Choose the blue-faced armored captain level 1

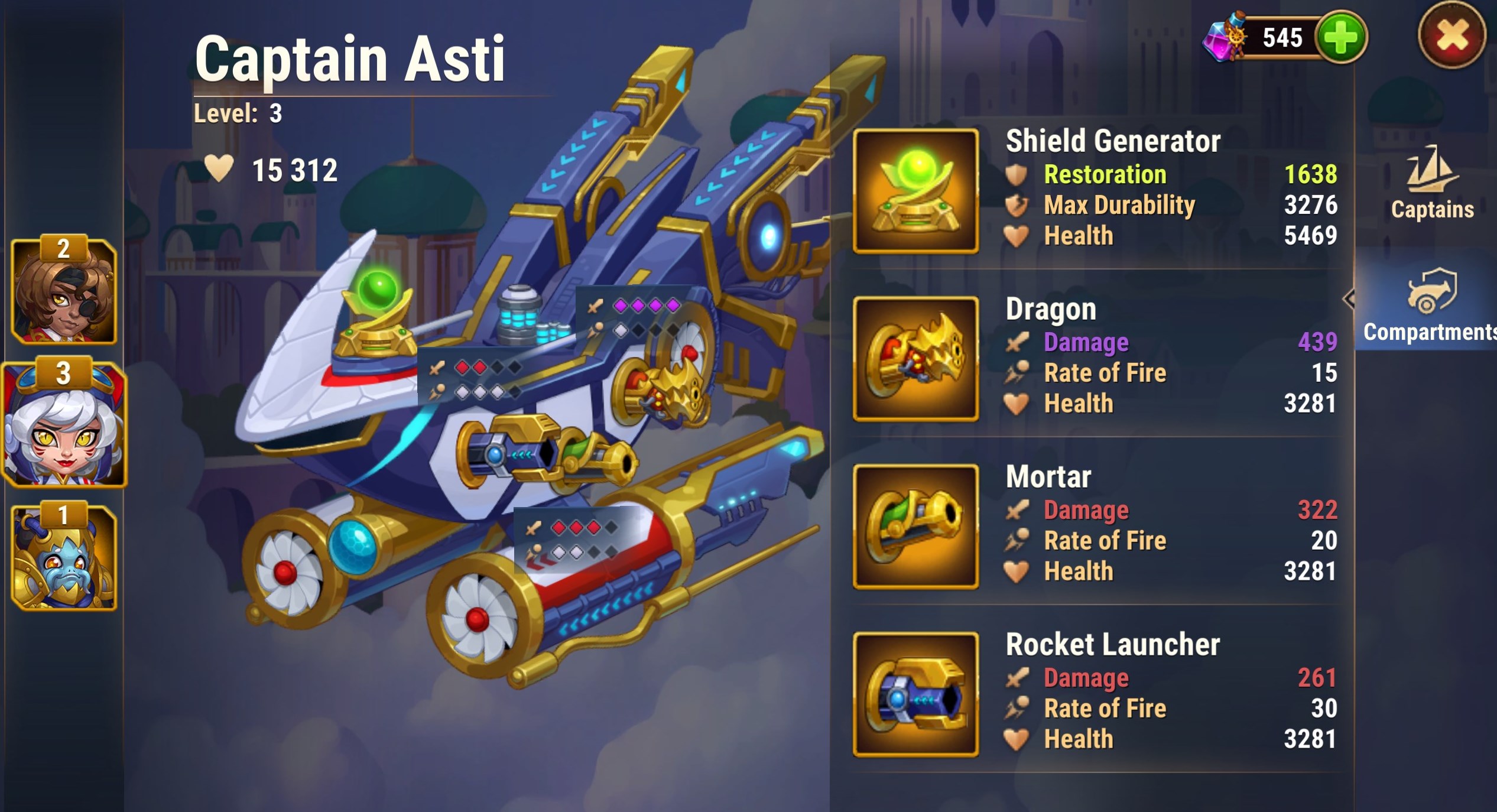(x=64, y=557)
